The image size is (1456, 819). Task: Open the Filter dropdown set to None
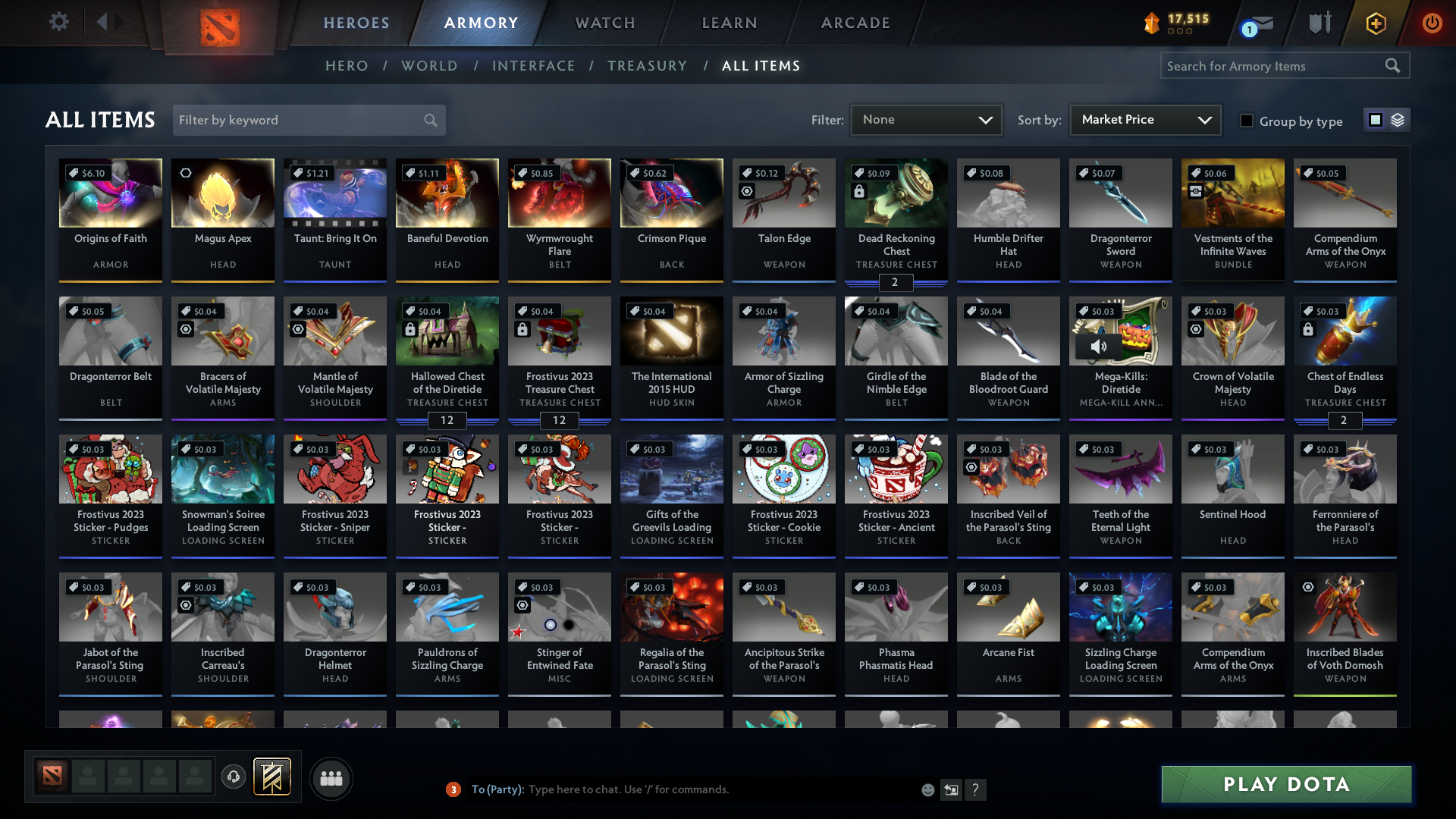926,120
